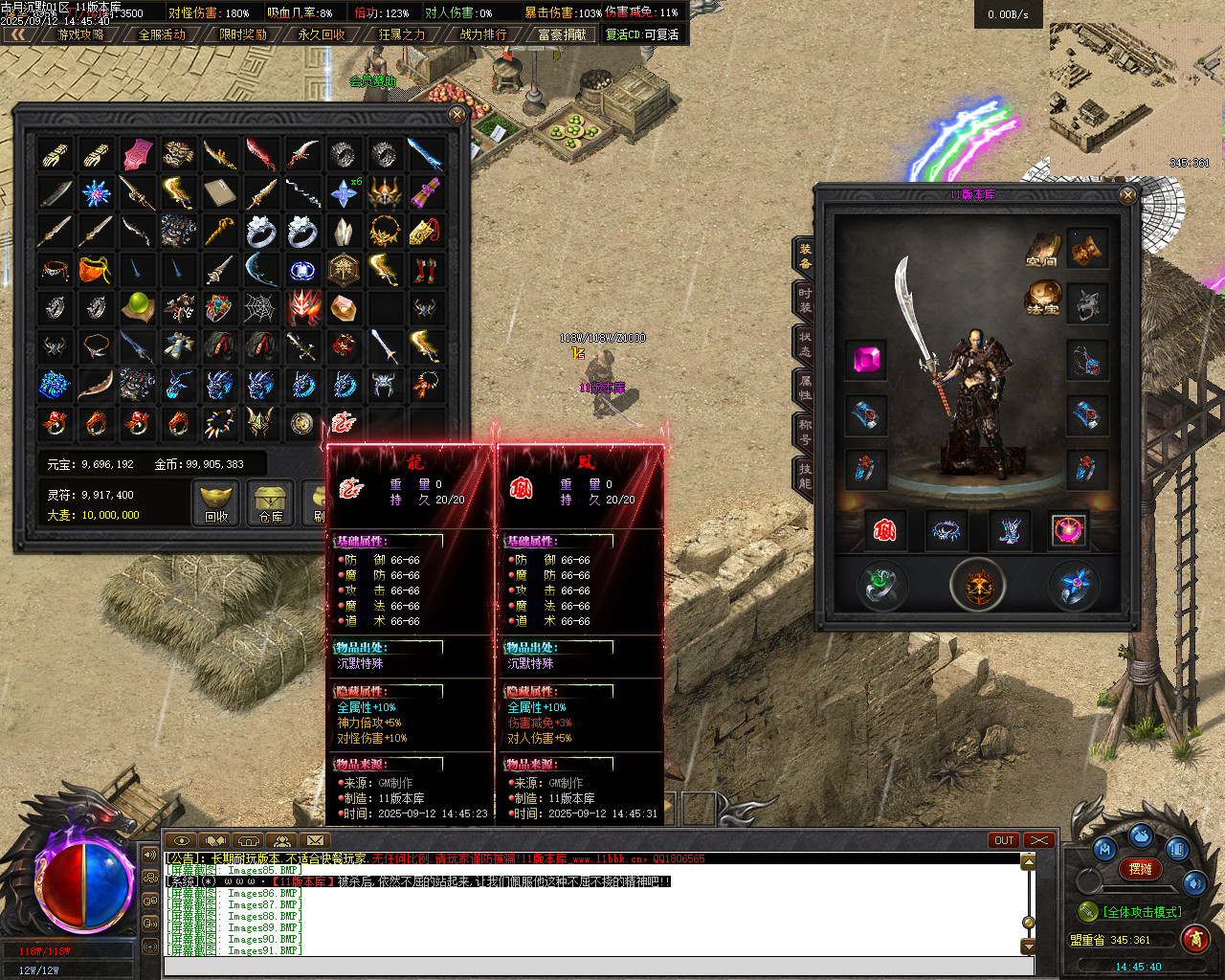Screen dimensions: 1225x980
Task: Close the character equipment window
Action: pyautogui.click(x=1128, y=195)
